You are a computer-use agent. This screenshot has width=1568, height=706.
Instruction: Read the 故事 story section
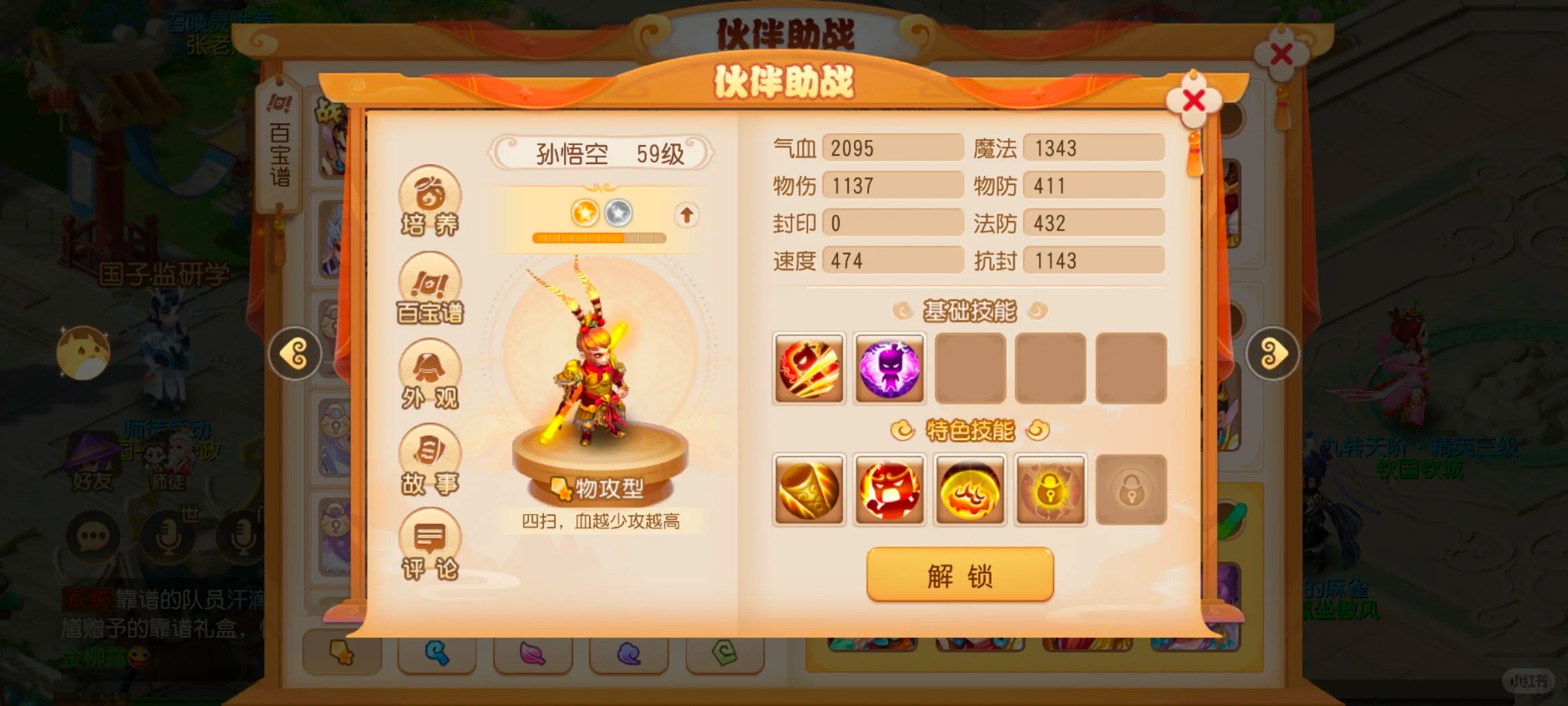tap(430, 460)
